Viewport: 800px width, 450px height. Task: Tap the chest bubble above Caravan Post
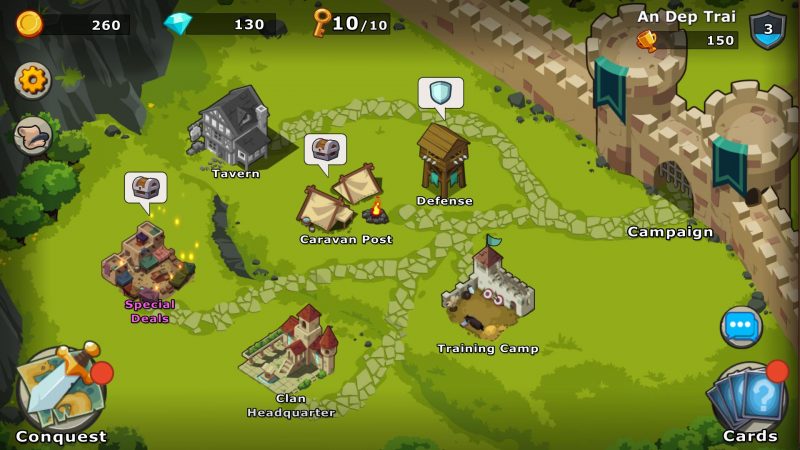pos(325,150)
